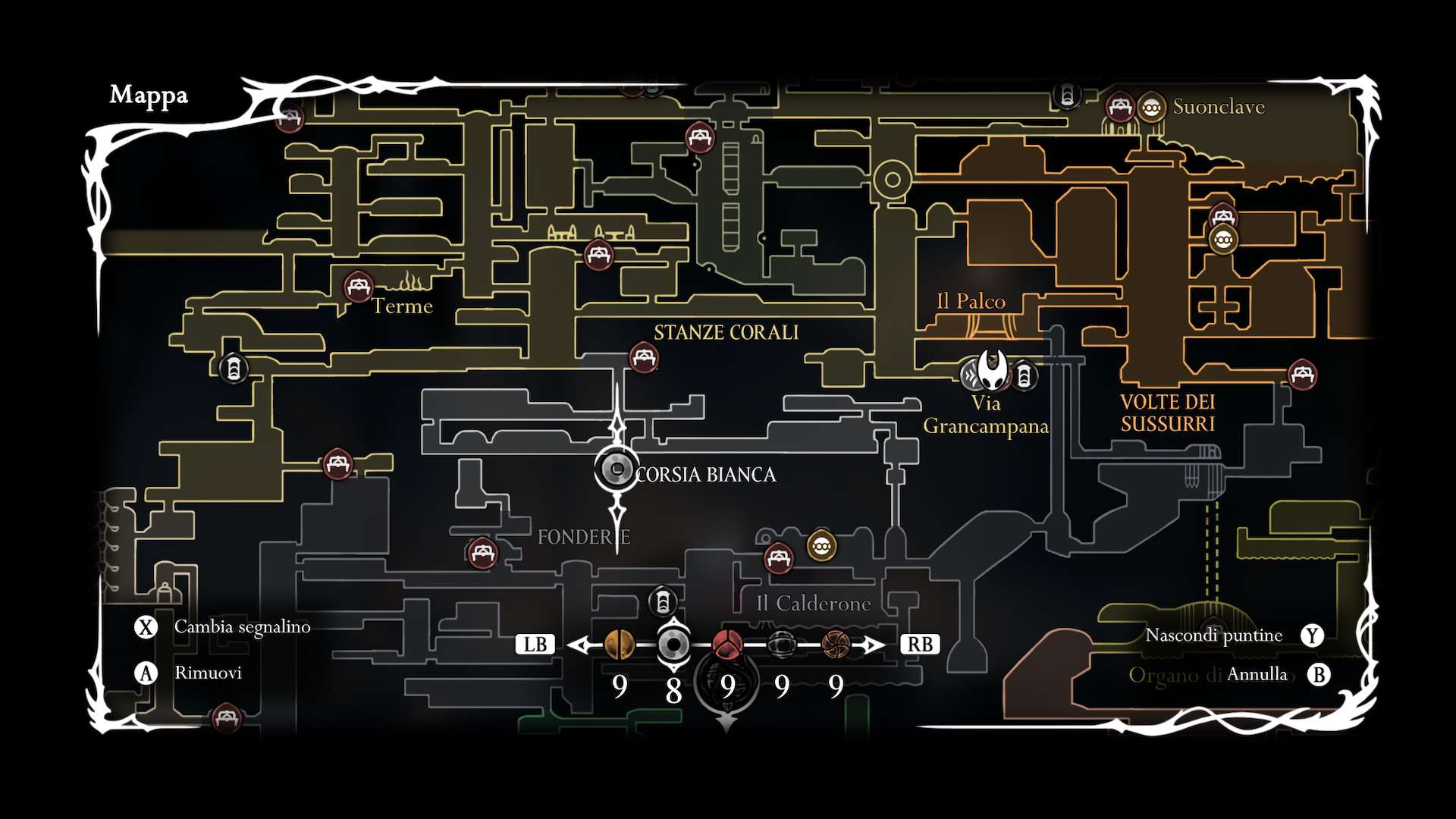Image resolution: width=1456 pixels, height=819 pixels.
Task: Click the bench marker under Stanze Corali label
Action: pyautogui.click(x=644, y=357)
